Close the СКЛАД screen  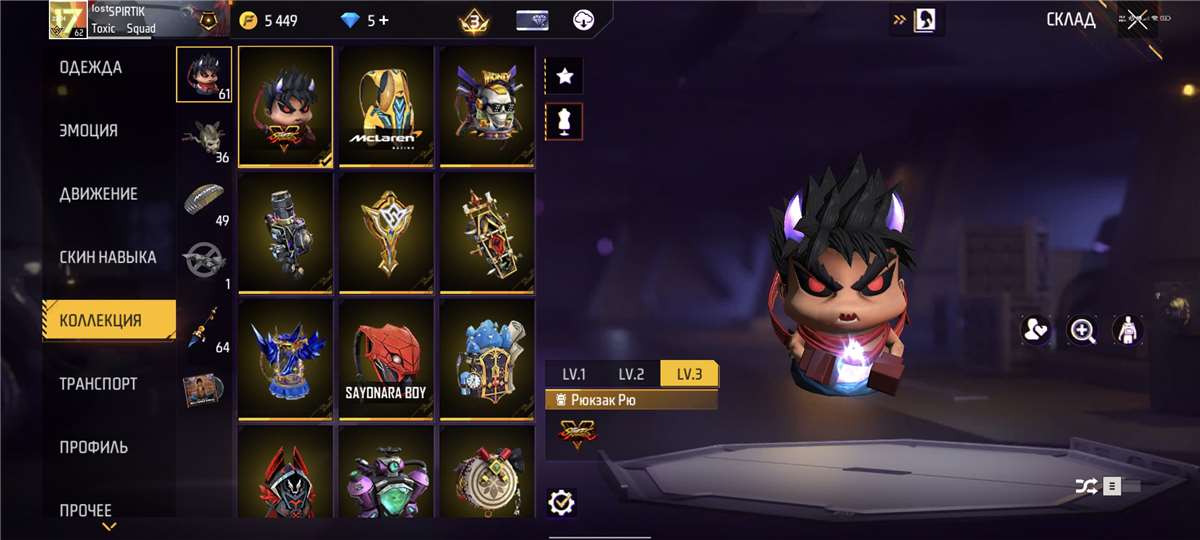(1137, 20)
